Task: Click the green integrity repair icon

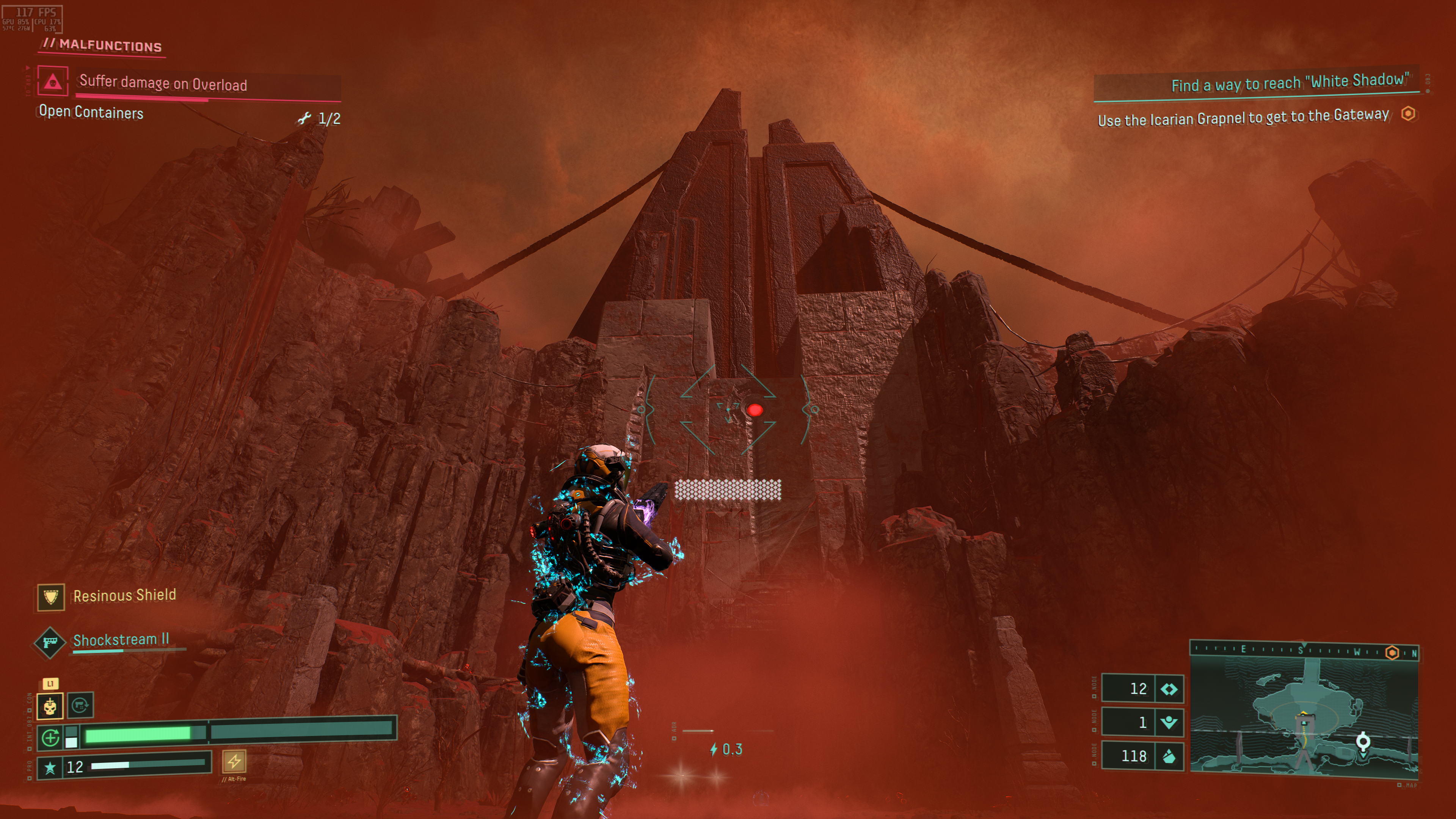Action: 50,737
